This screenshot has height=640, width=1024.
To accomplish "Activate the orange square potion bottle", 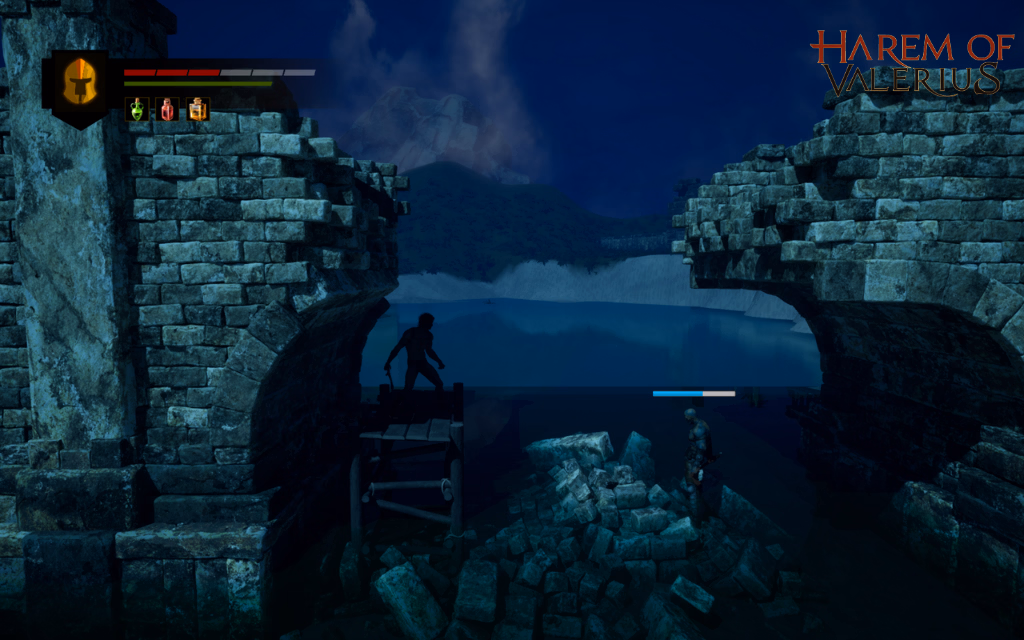I will [x=198, y=109].
